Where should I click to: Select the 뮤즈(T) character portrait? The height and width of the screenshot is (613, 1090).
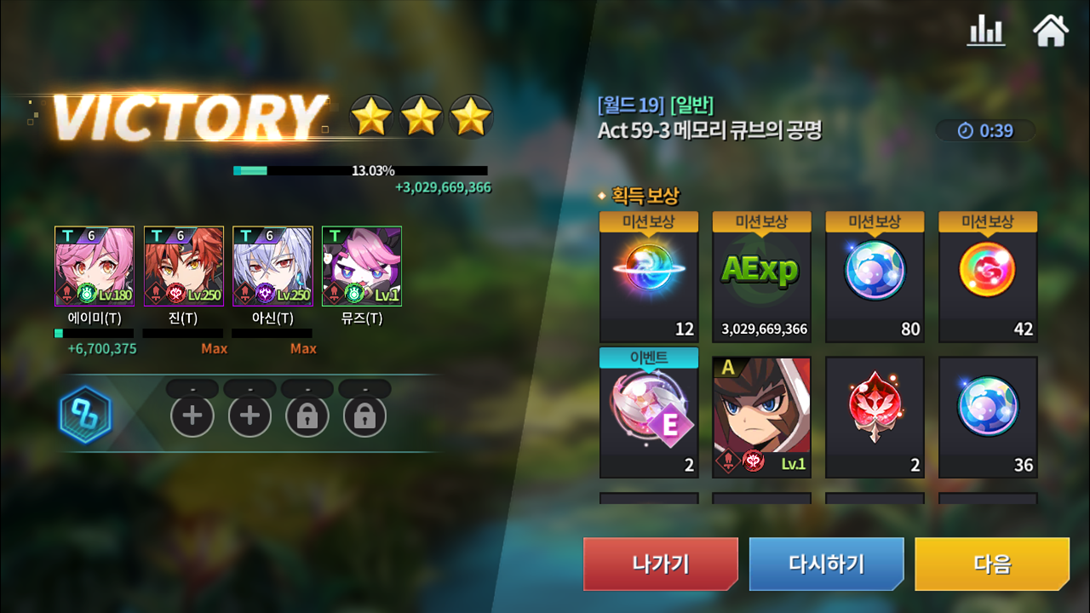pos(361,266)
